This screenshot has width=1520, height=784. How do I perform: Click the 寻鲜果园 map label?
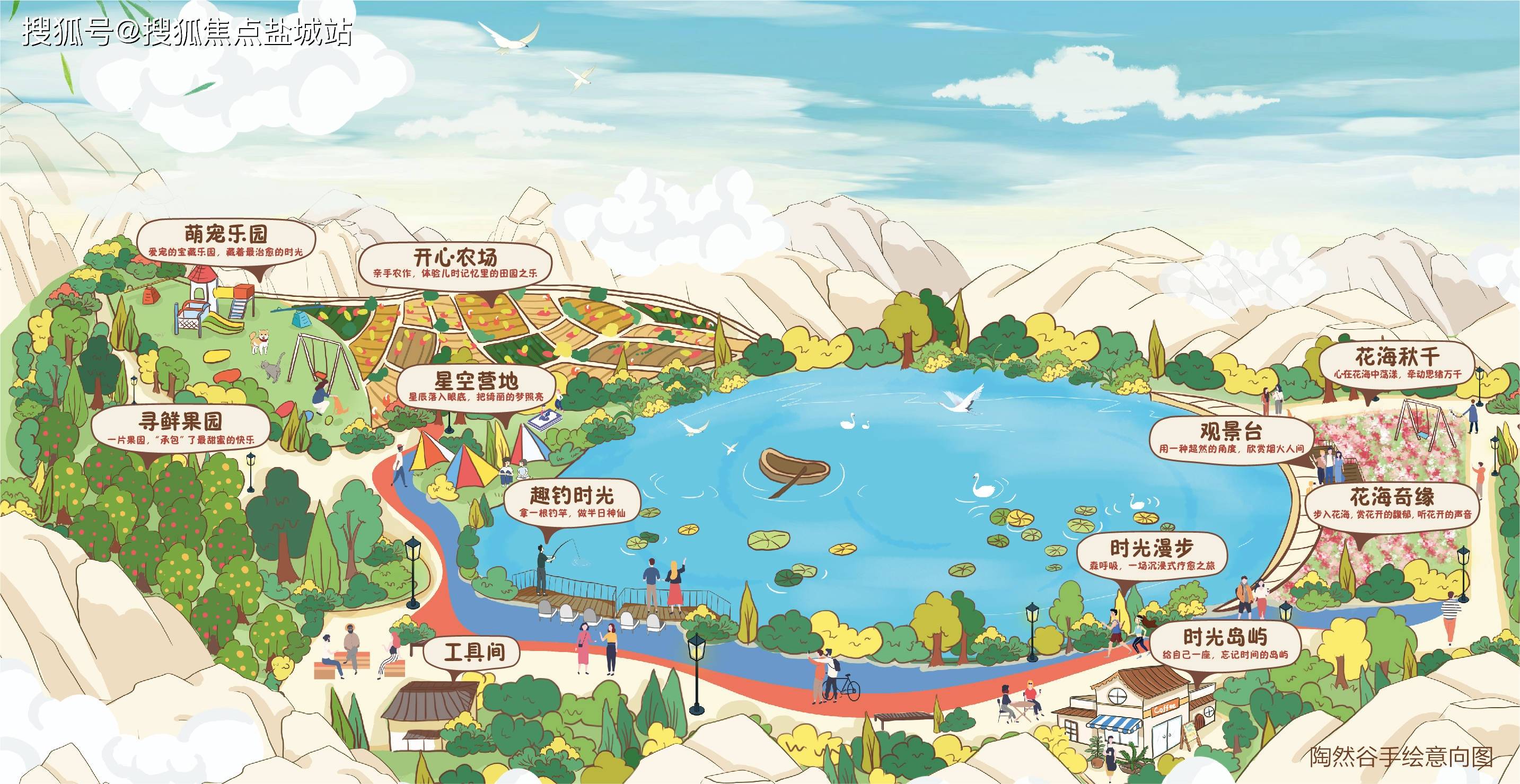[181, 428]
